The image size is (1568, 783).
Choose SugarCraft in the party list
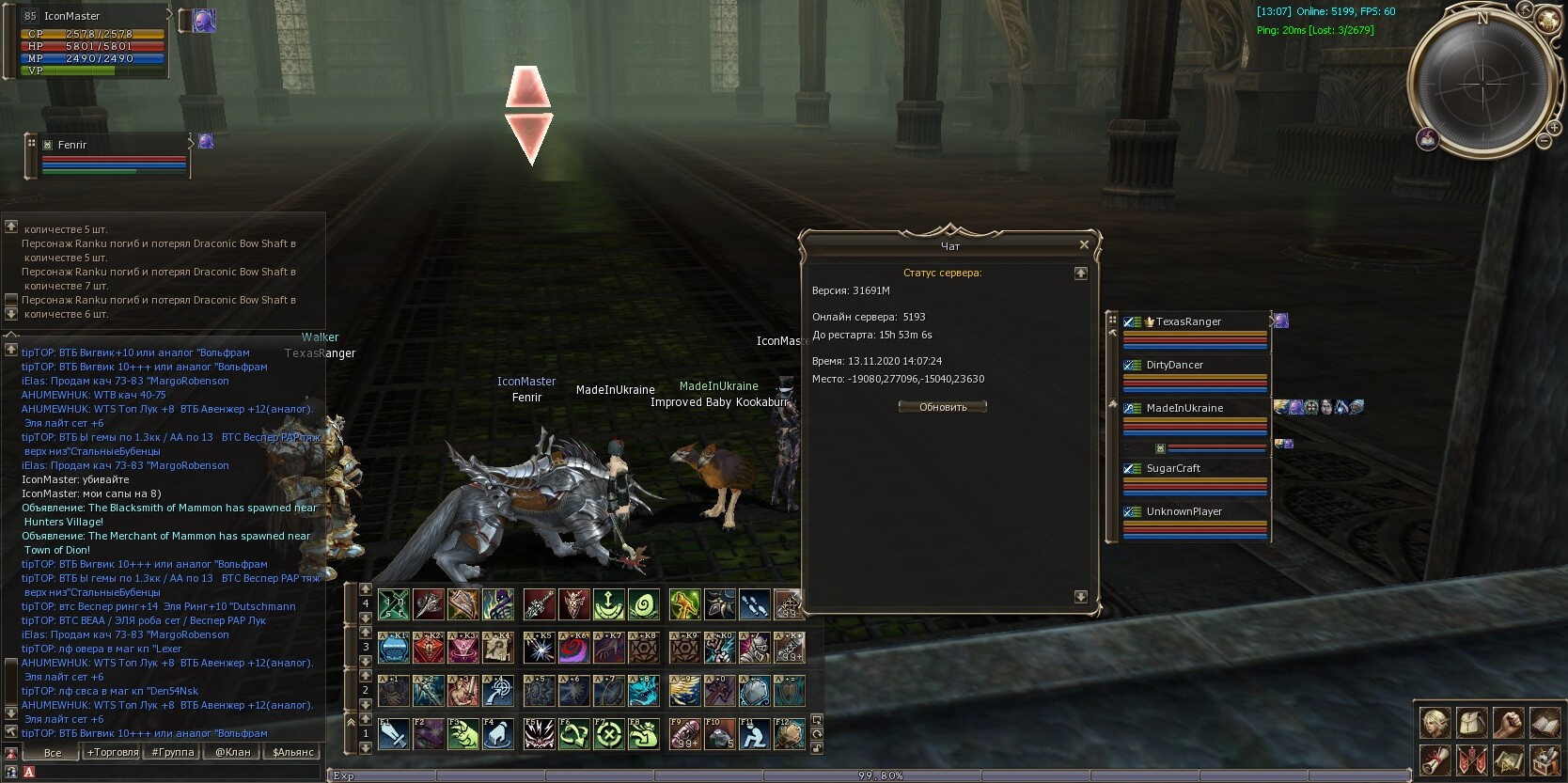pos(1194,469)
